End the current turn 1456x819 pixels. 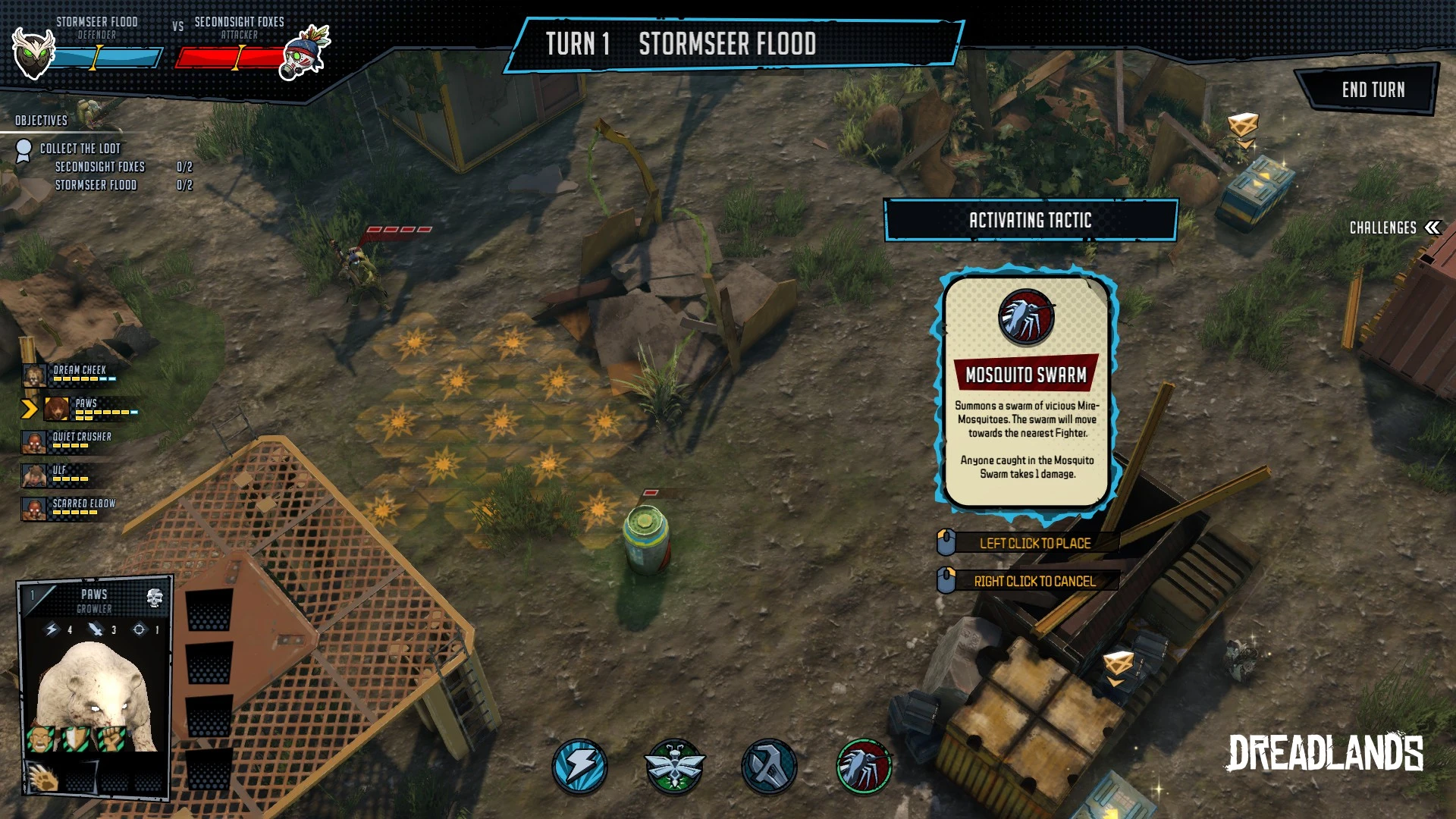coord(1372,89)
